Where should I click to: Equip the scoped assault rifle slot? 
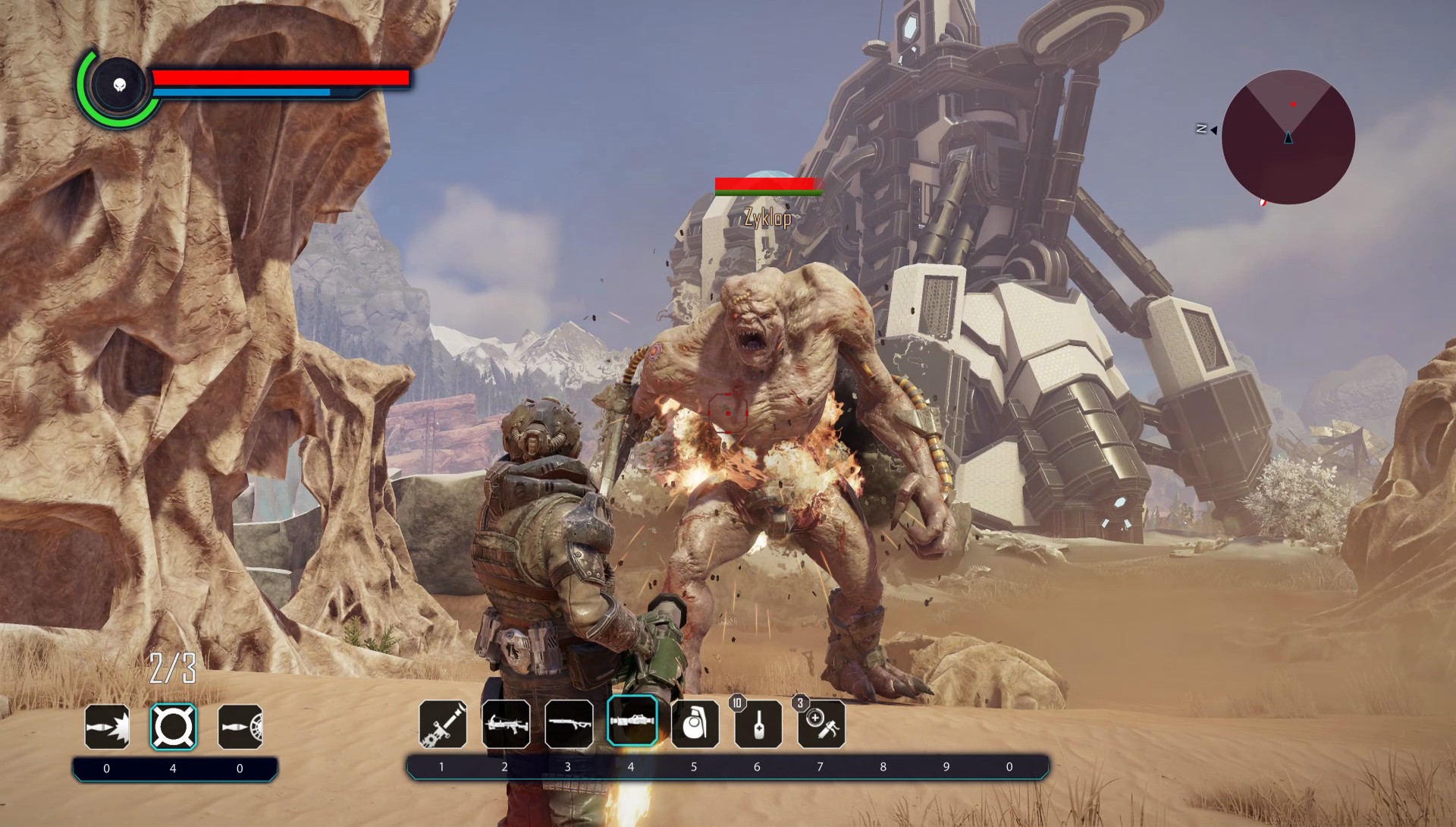pyautogui.click(x=506, y=724)
